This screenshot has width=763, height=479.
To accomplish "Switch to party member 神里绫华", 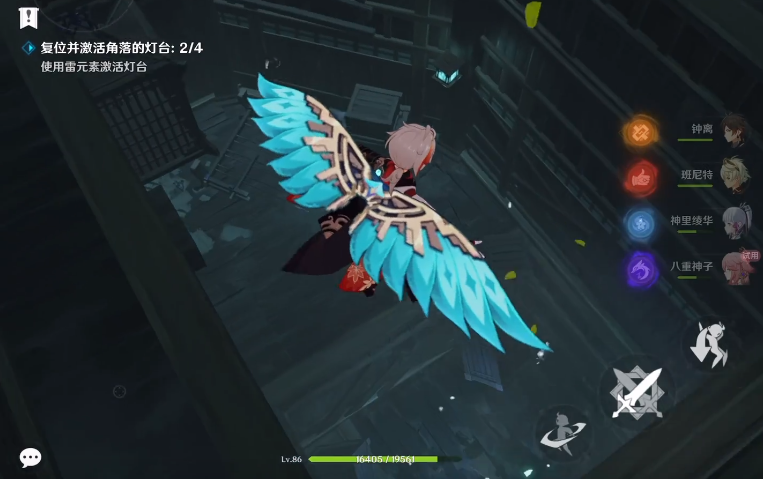I will click(735, 221).
